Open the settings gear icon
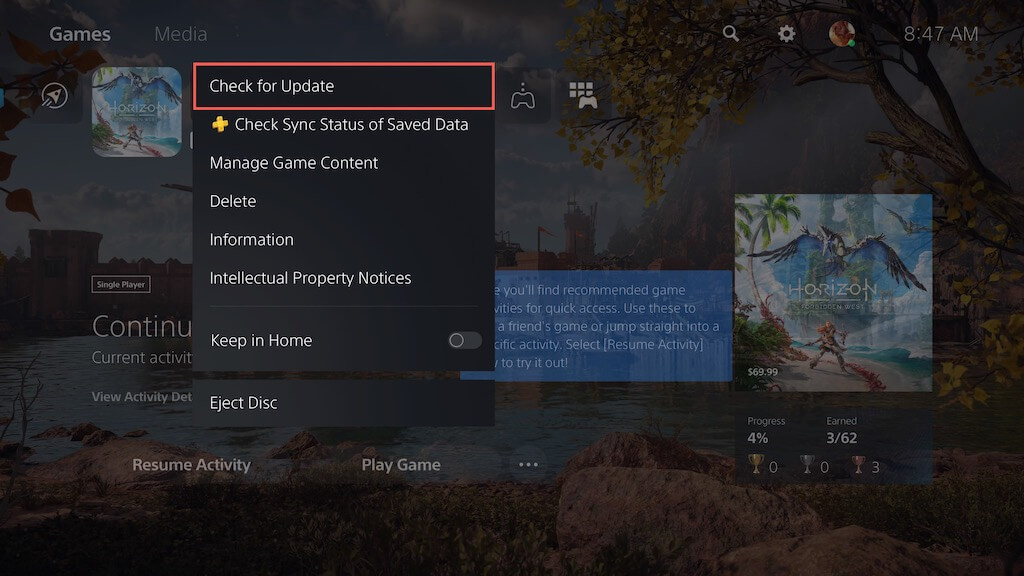 (787, 34)
